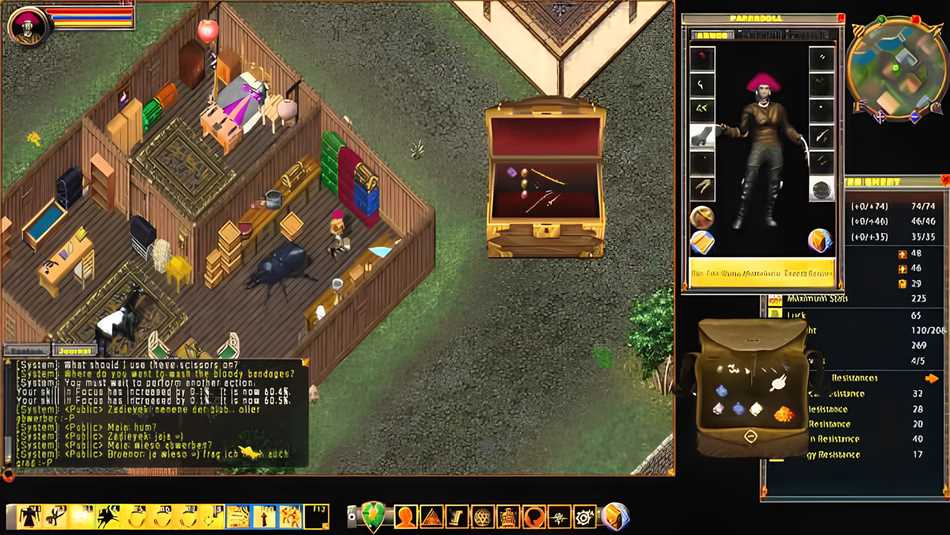Screen dimensions: 950x535
Task: Click the blue gem on the minimap rim
Action: point(913,116)
